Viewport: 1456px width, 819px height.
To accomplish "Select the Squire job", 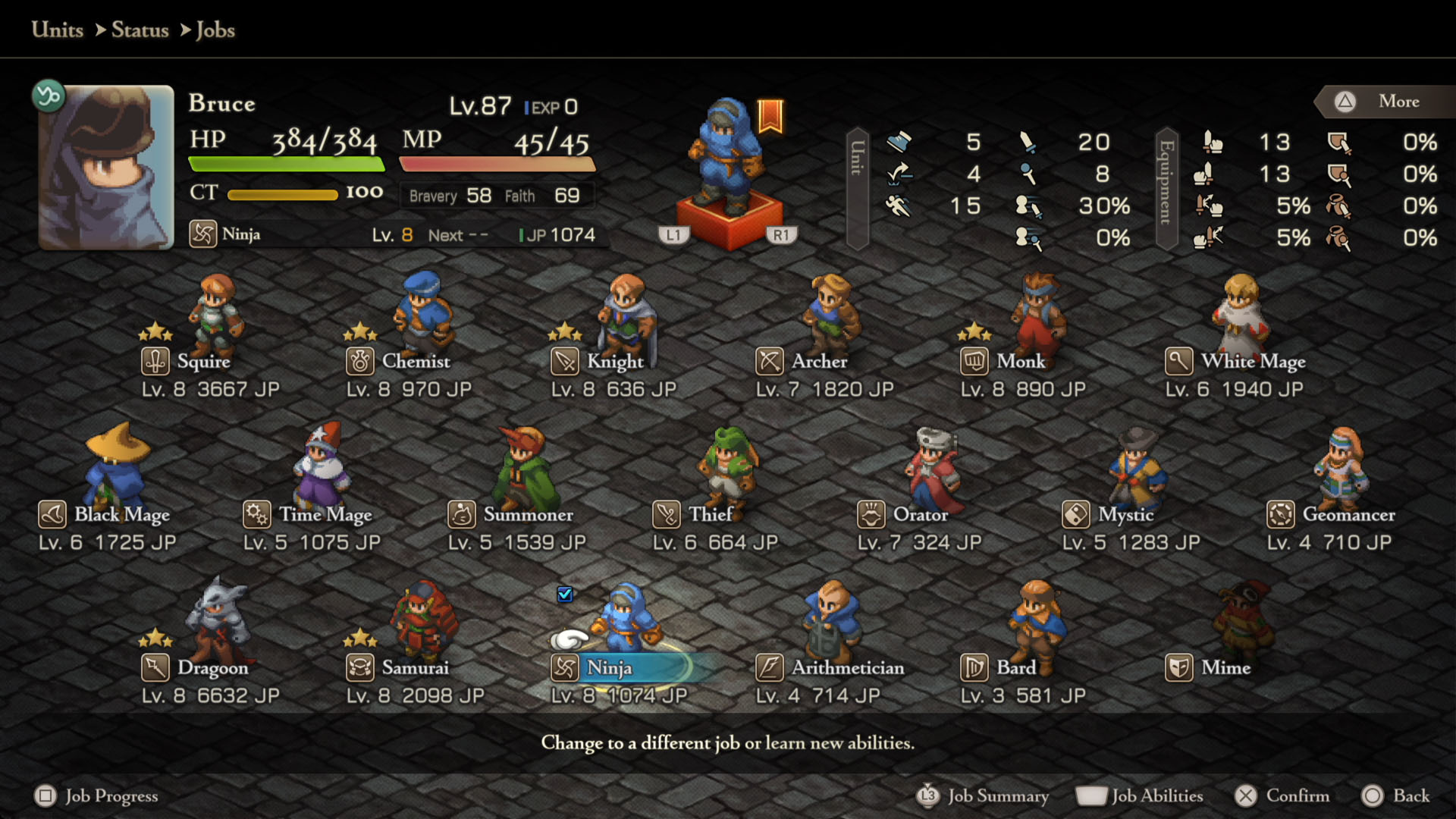I will click(x=203, y=362).
